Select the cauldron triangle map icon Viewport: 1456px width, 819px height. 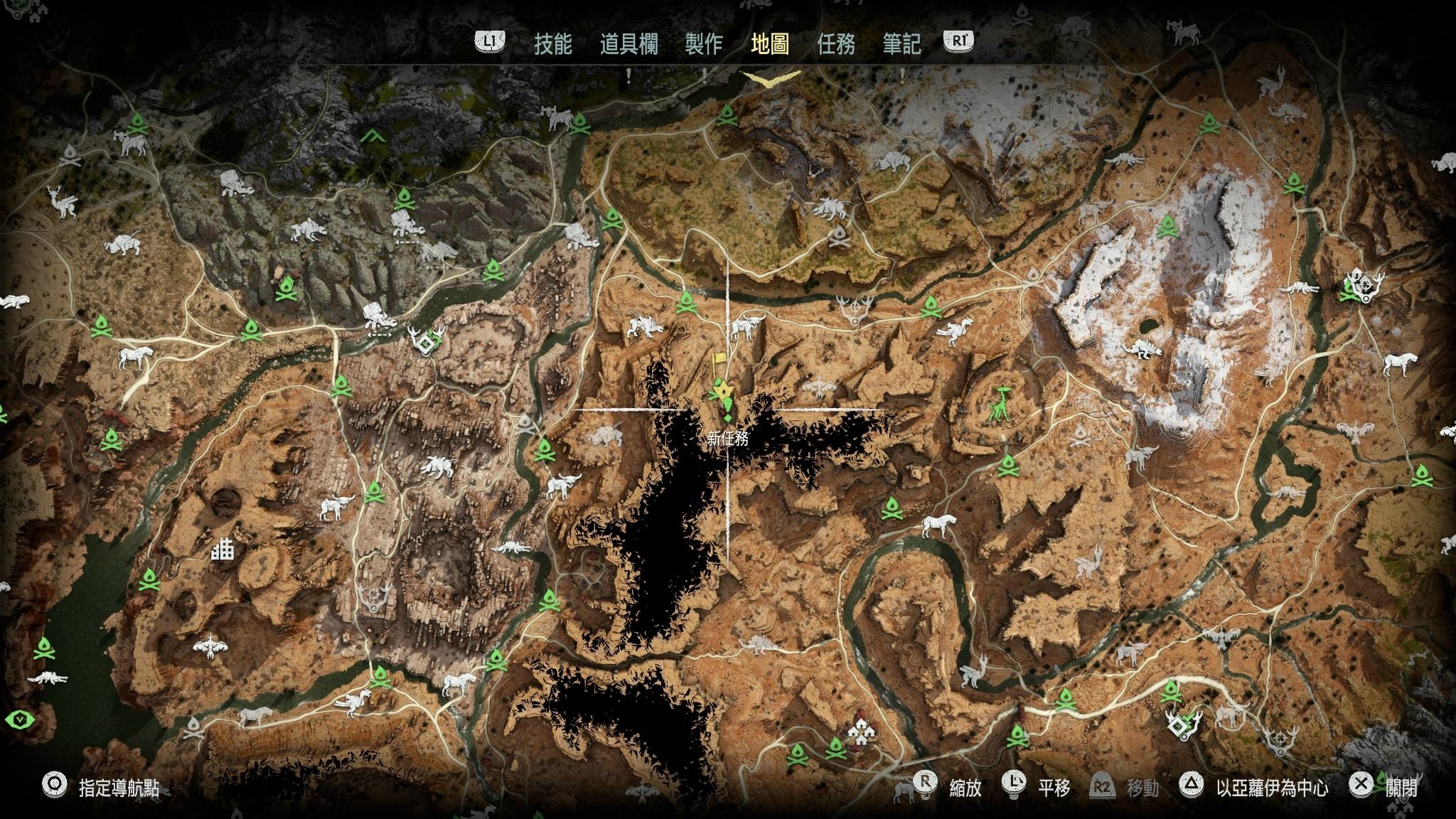pos(370,135)
